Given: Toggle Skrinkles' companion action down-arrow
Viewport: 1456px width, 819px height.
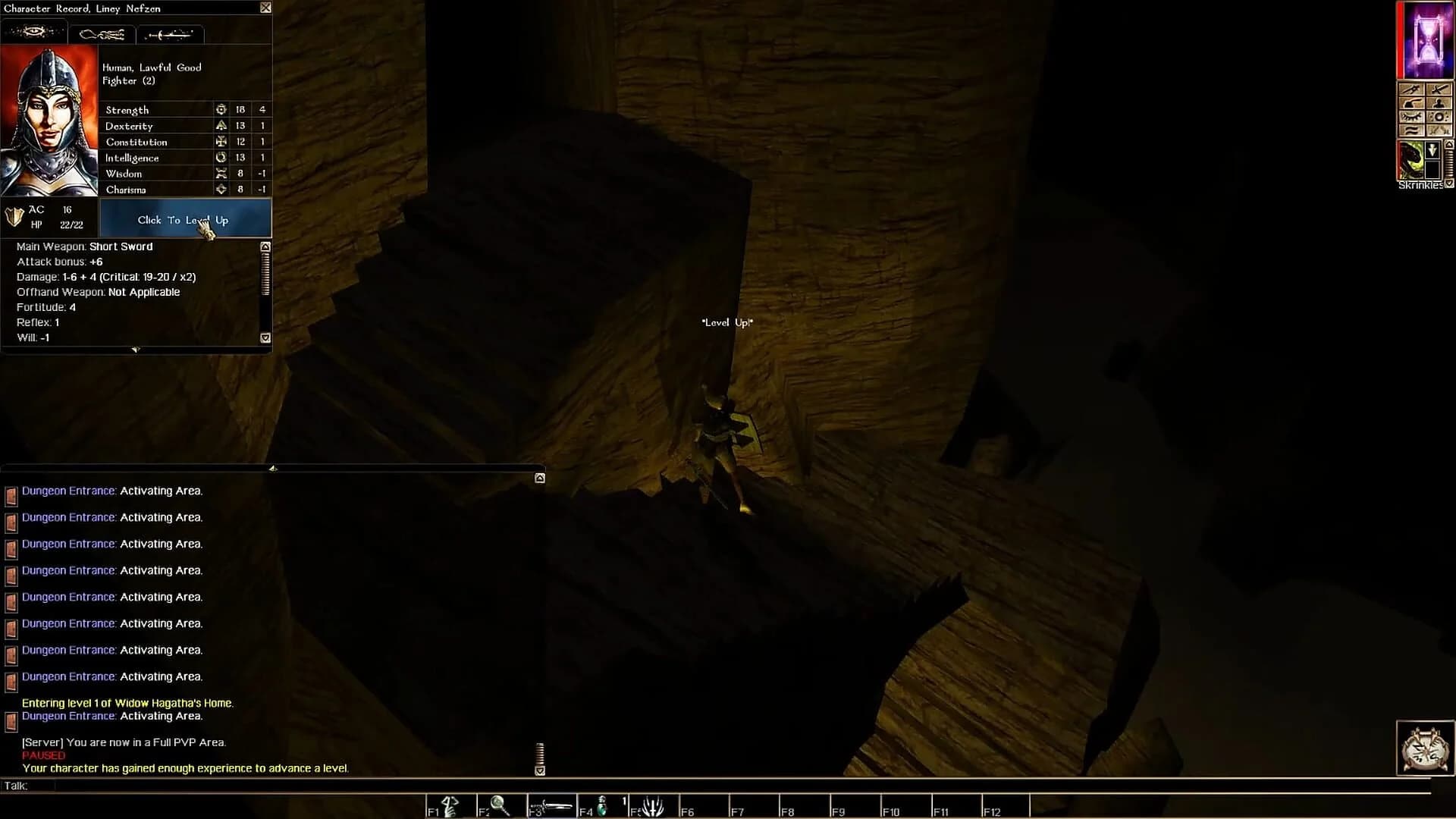Looking at the screenshot, I should pyautogui.click(x=1432, y=149).
